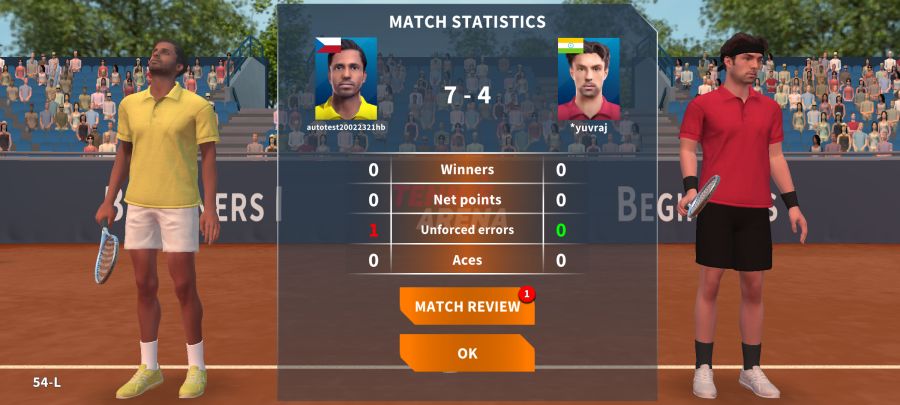The width and height of the screenshot is (900, 405).
Task: Select *yuvraj's player portrait
Action: tap(588, 80)
